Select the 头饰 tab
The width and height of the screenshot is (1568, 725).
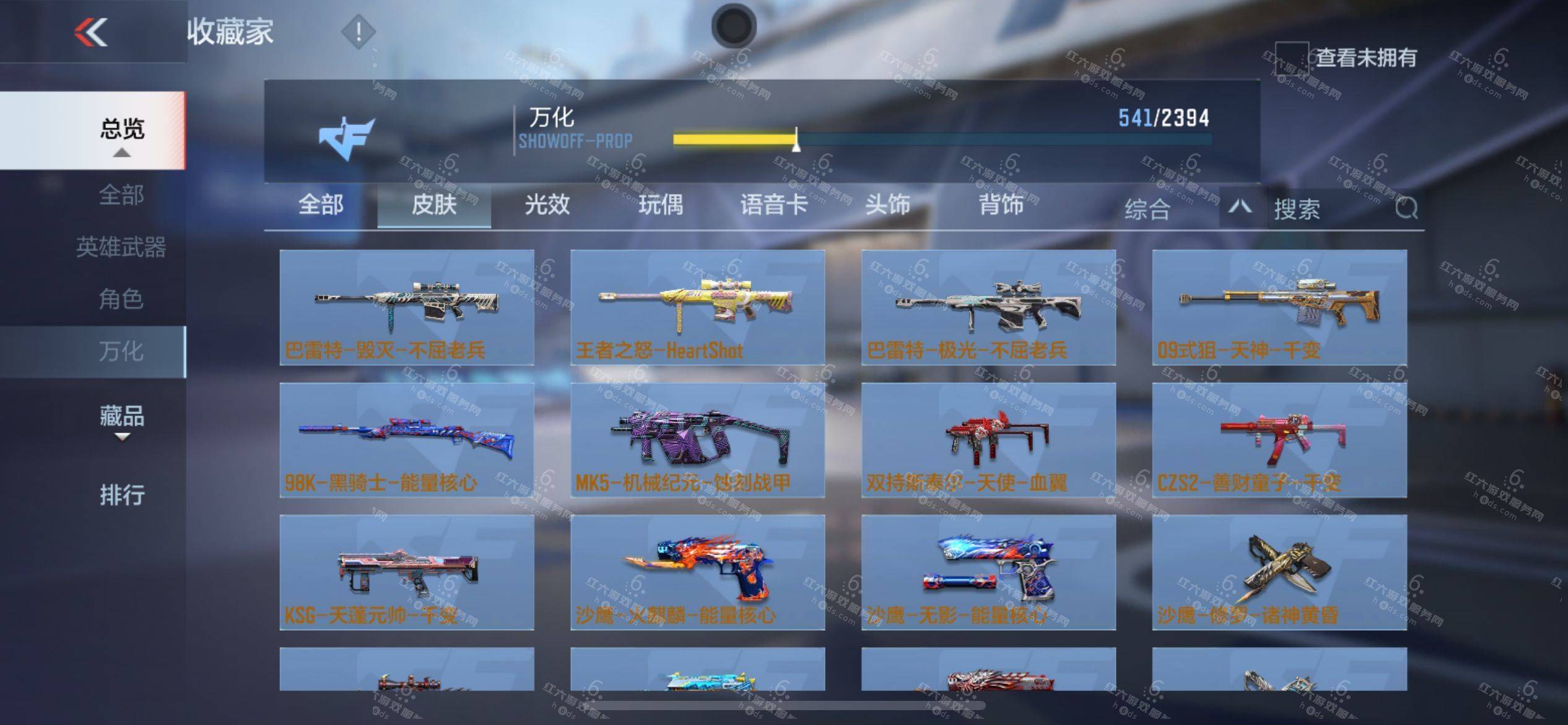pos(887,205)
